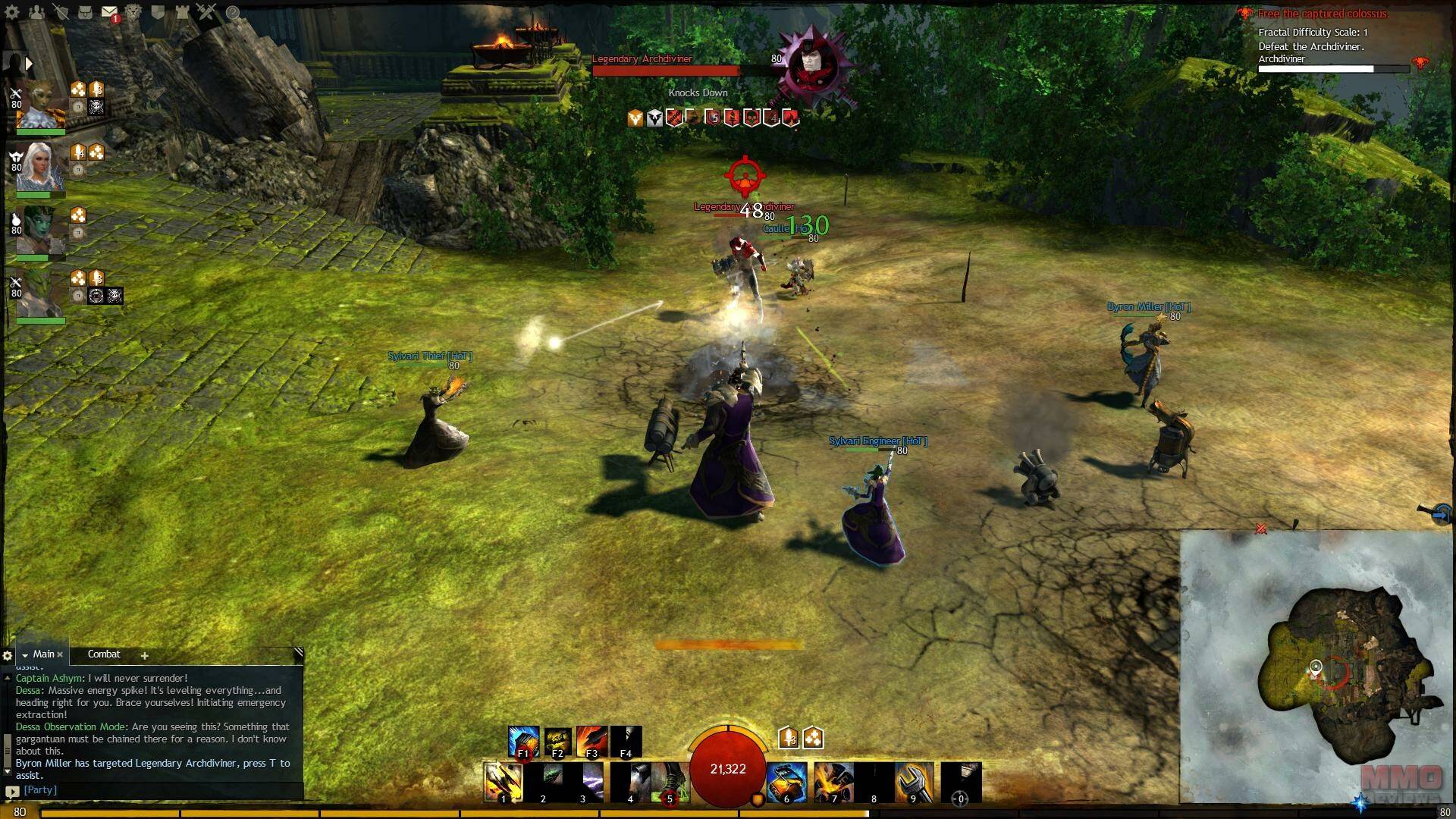Open the Black Lion Trading Post lion icon

pyautogui.click(x=133, y=11)
